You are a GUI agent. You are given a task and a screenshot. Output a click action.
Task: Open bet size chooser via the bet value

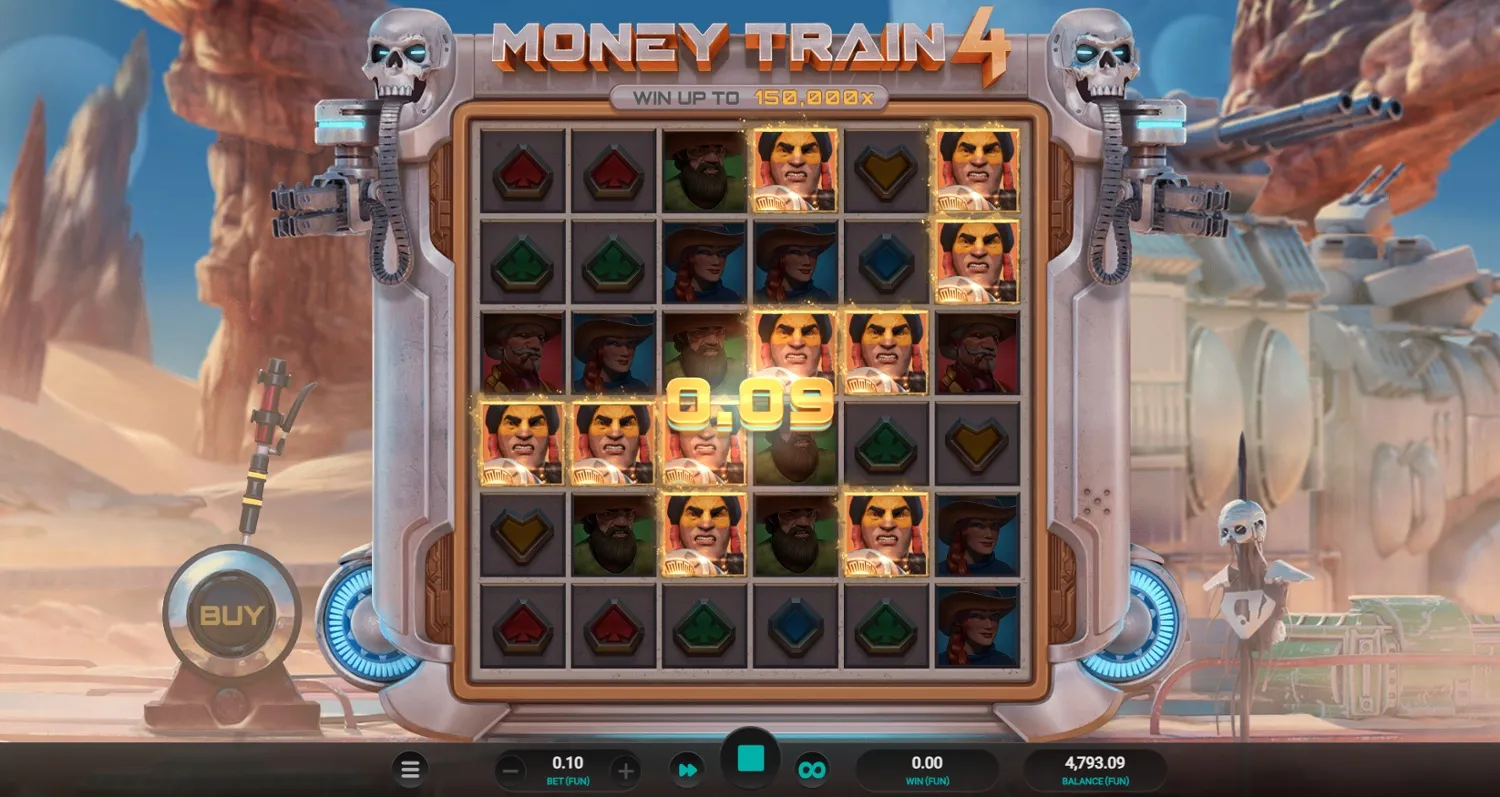tap(568, 763)
